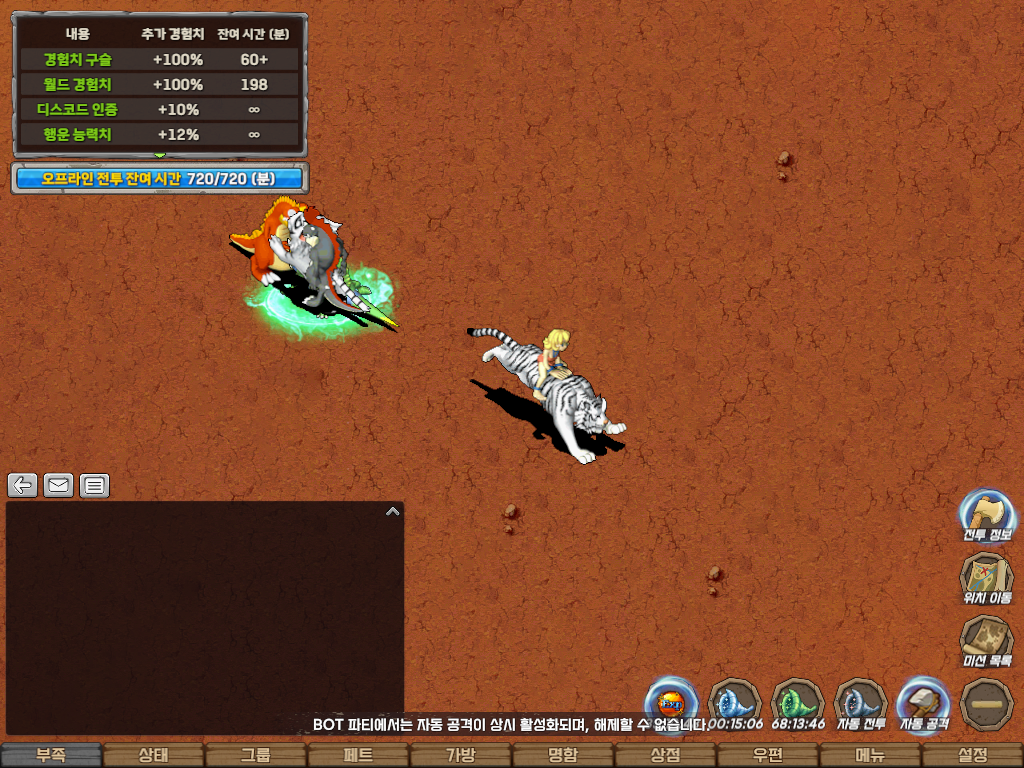1024x768 pixels.
Task: Click the envelope button above chat
Action: [x=58, y=486]
